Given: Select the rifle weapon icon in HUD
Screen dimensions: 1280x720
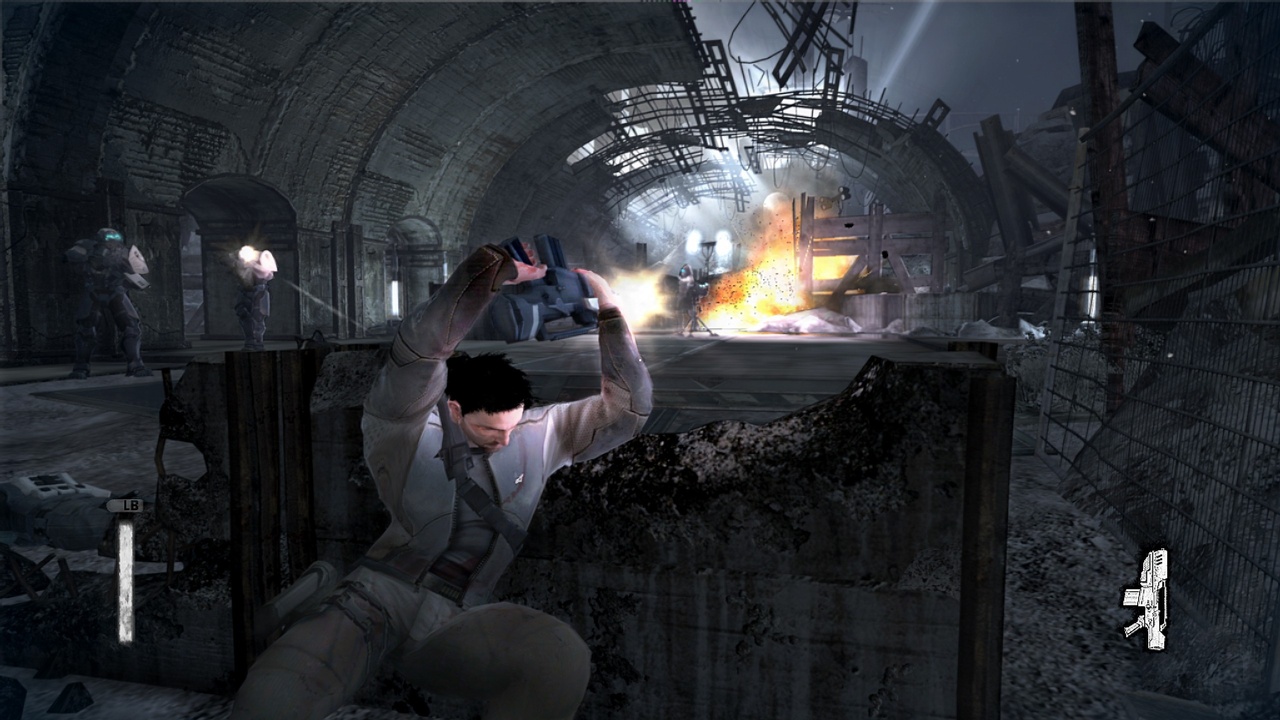Looking at the screenshot, I should 1150,598.
